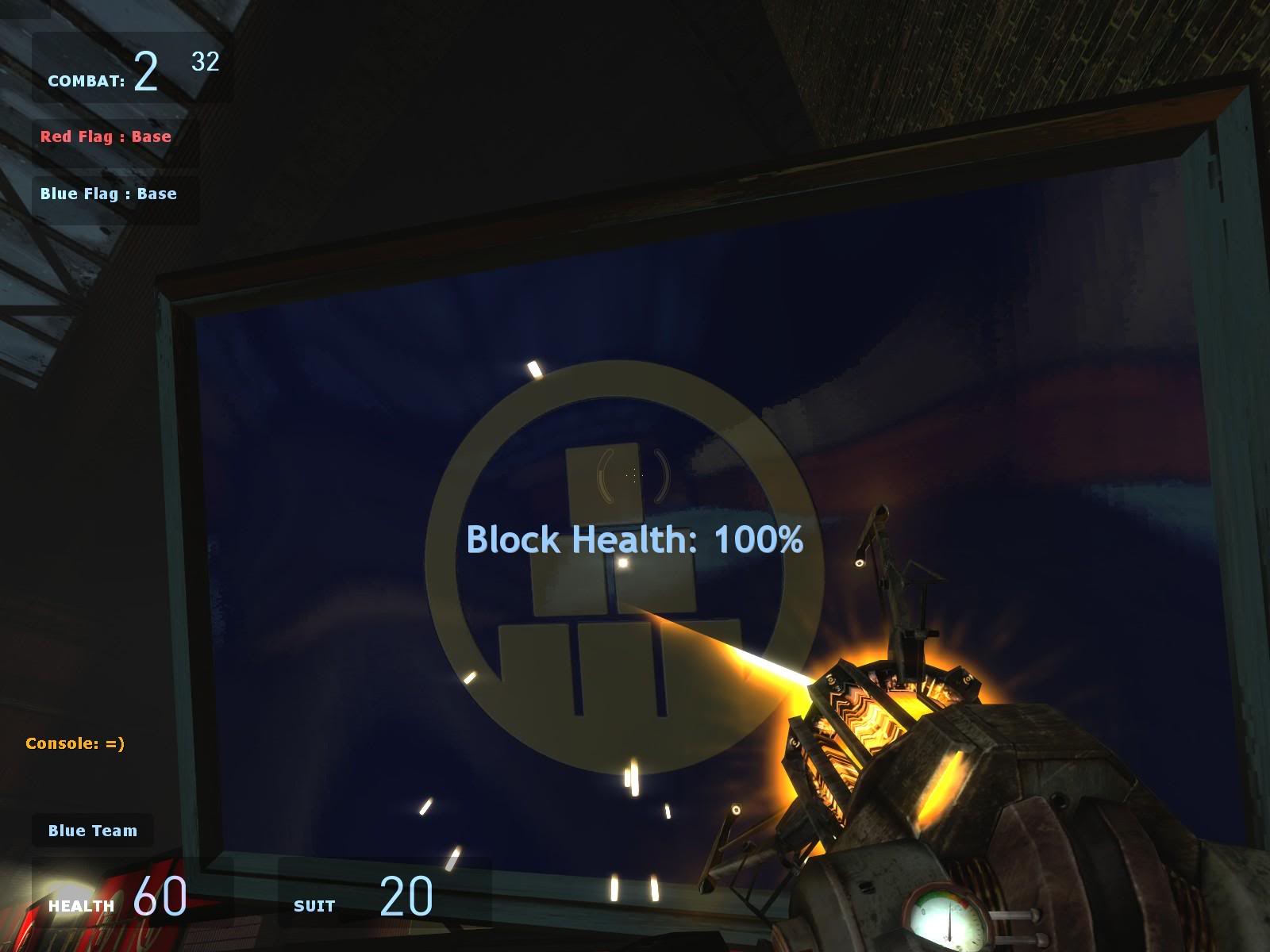Click the Red Flag status tracker
The image size is (1270, 952).
point(106,136)
